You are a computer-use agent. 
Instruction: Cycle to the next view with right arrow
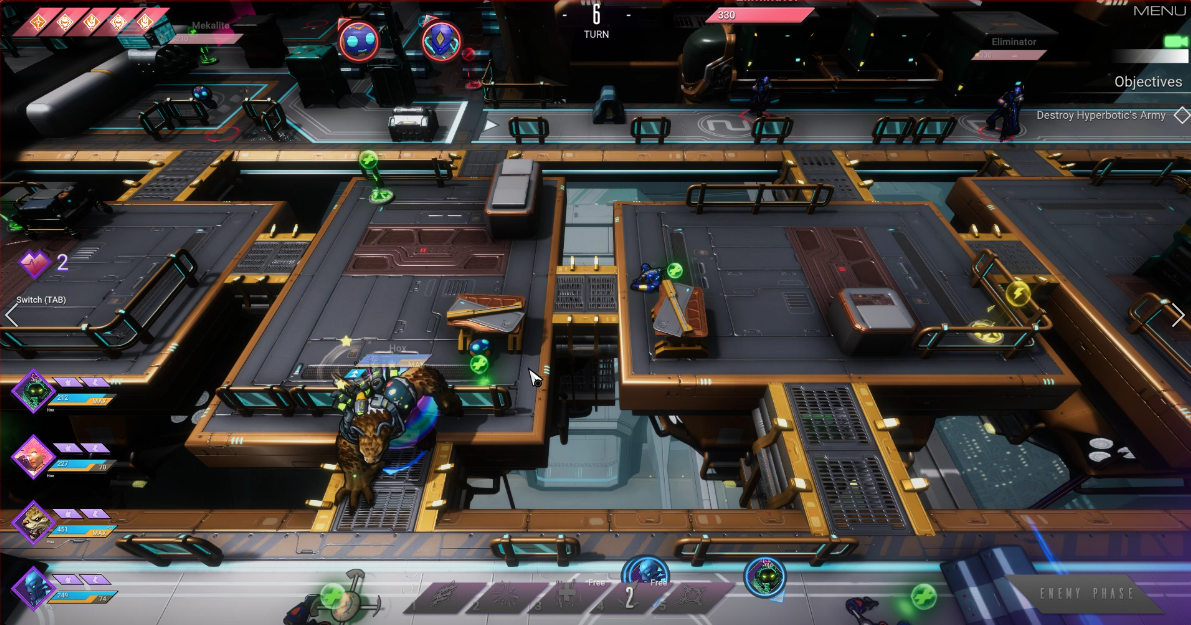pos(1178,315)
